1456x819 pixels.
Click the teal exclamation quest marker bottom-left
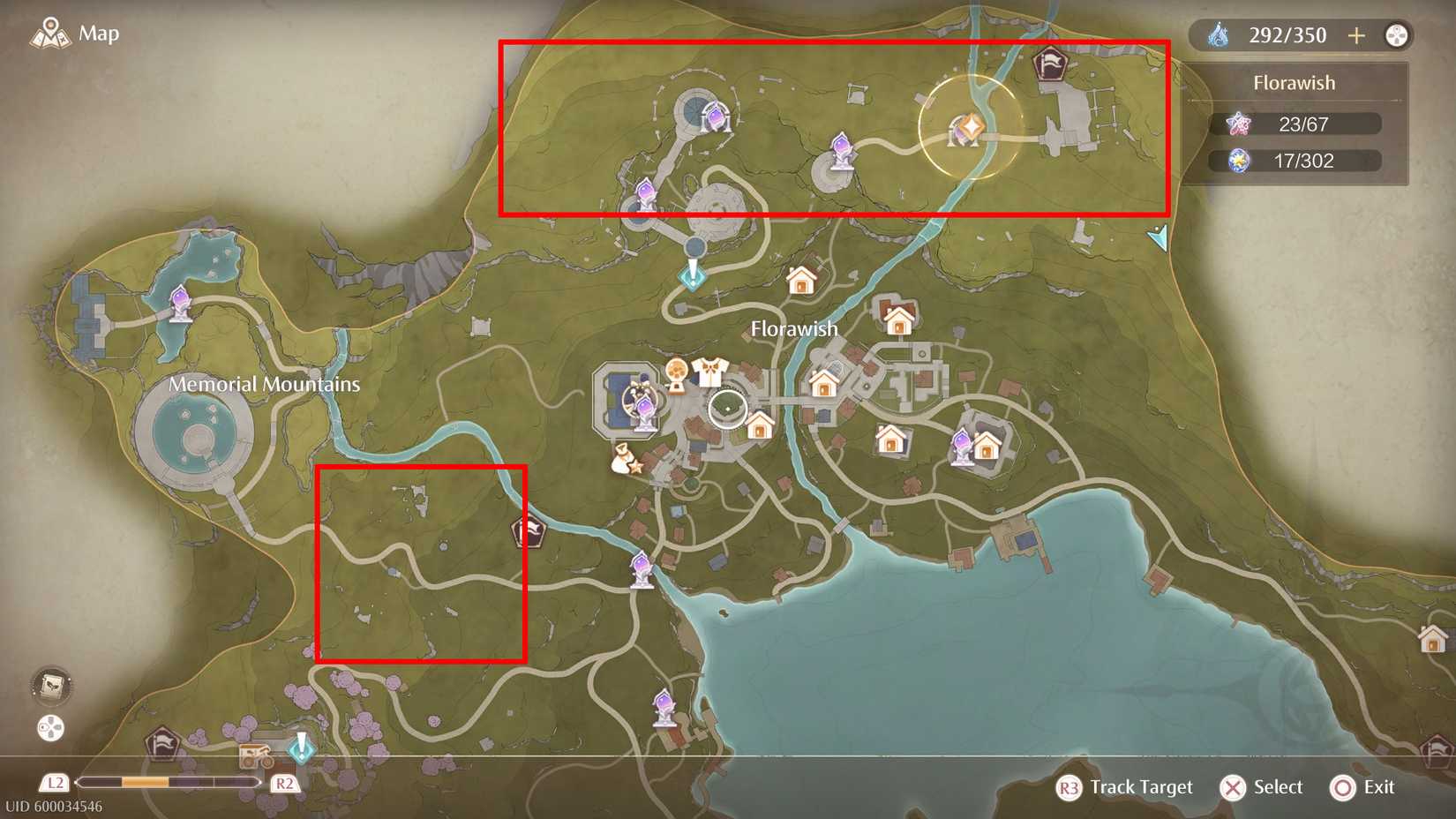(301, 749)
